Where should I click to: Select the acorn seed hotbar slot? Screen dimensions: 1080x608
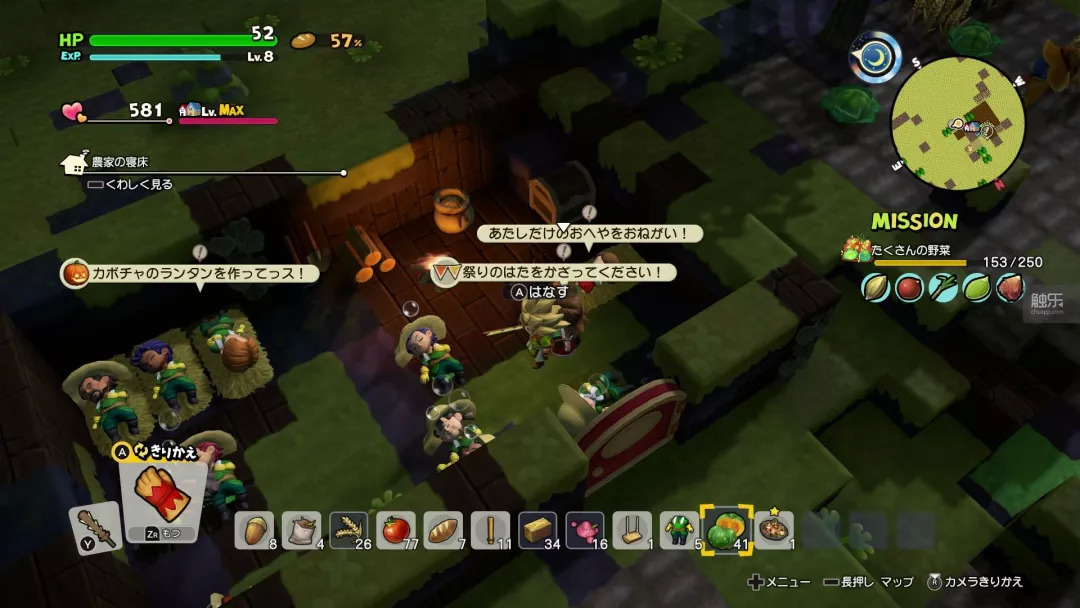tap(254, 530)
